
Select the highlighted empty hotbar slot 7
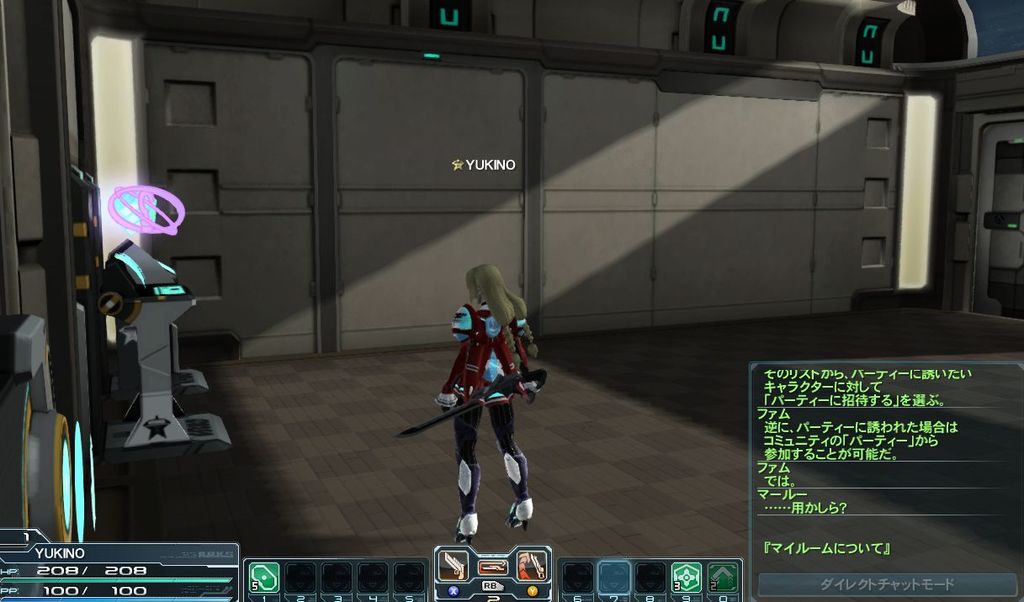pos(613,577)
